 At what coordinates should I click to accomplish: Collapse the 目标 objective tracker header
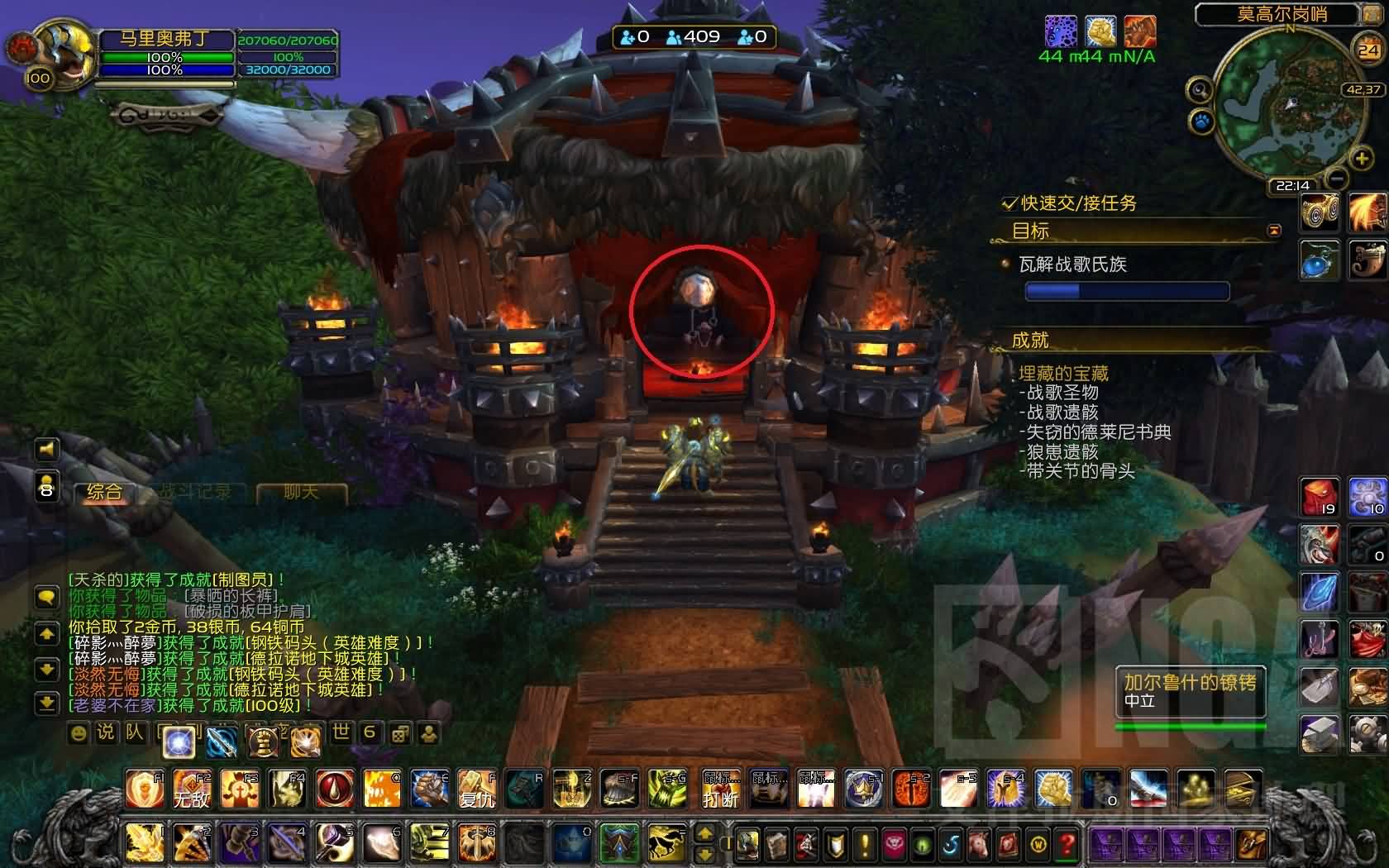1274,231
